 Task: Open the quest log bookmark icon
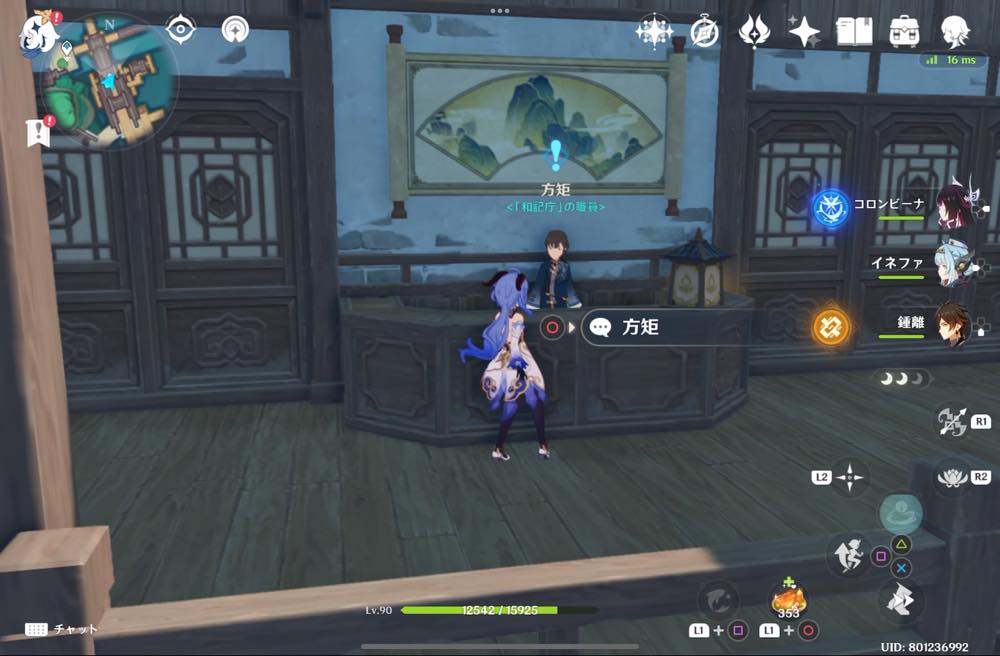click(38, 132)
